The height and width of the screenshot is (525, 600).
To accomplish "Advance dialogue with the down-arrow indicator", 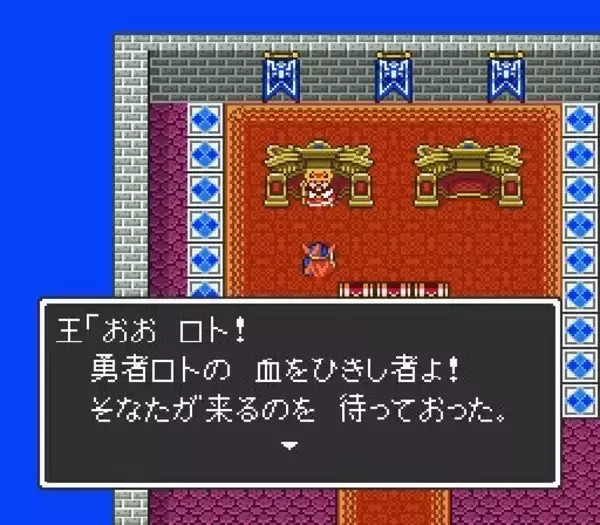I will (290, 445).
